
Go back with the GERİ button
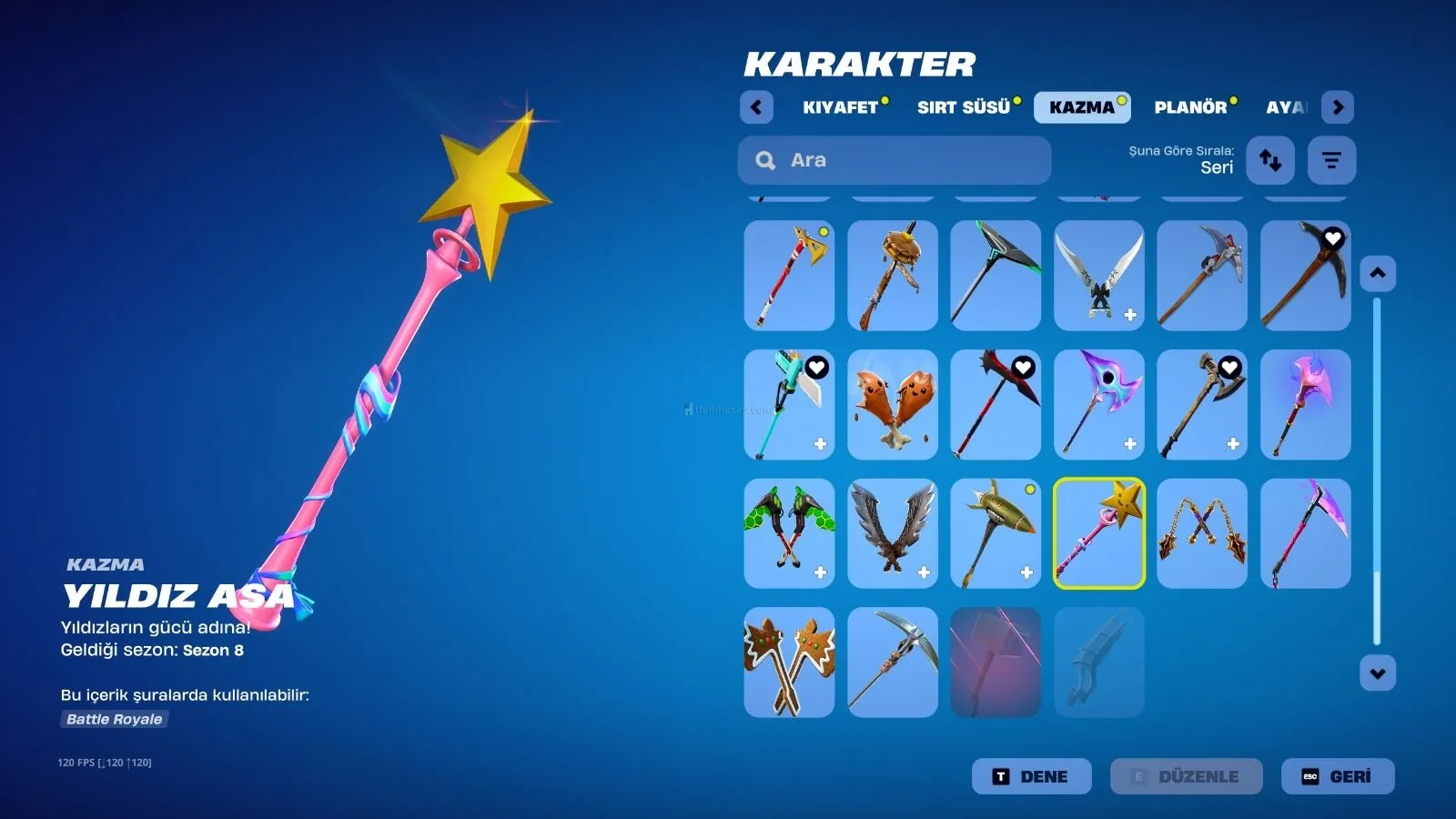[1337, 776]
